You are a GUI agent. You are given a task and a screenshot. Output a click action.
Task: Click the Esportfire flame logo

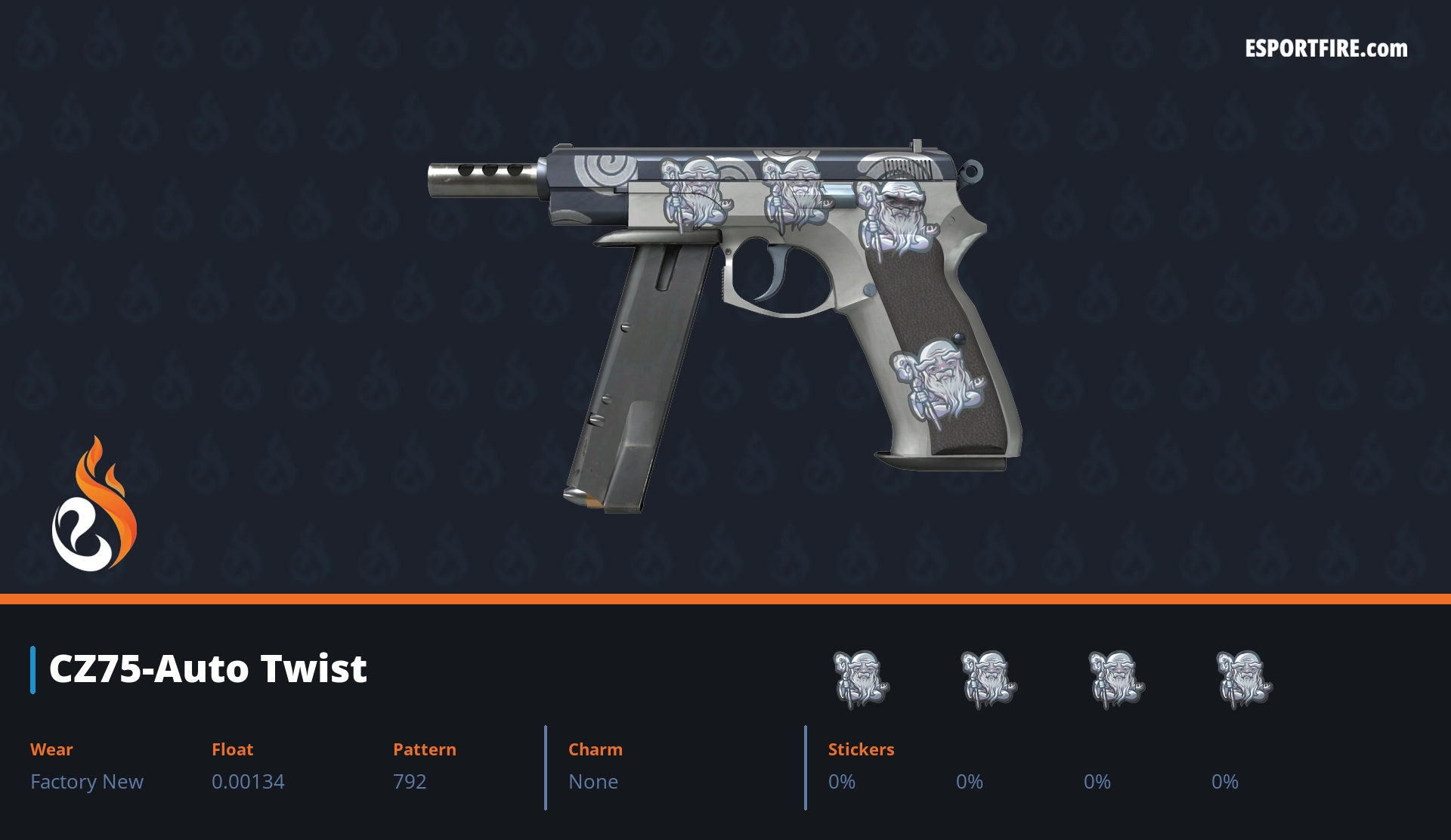[x=94, y=505]
